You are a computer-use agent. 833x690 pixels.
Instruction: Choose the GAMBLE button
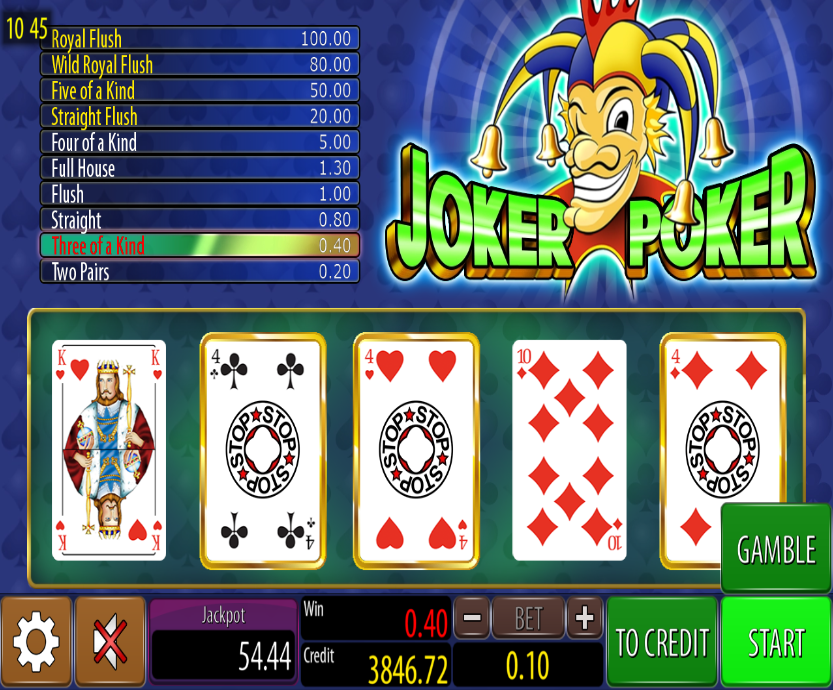tap(776, 549)
